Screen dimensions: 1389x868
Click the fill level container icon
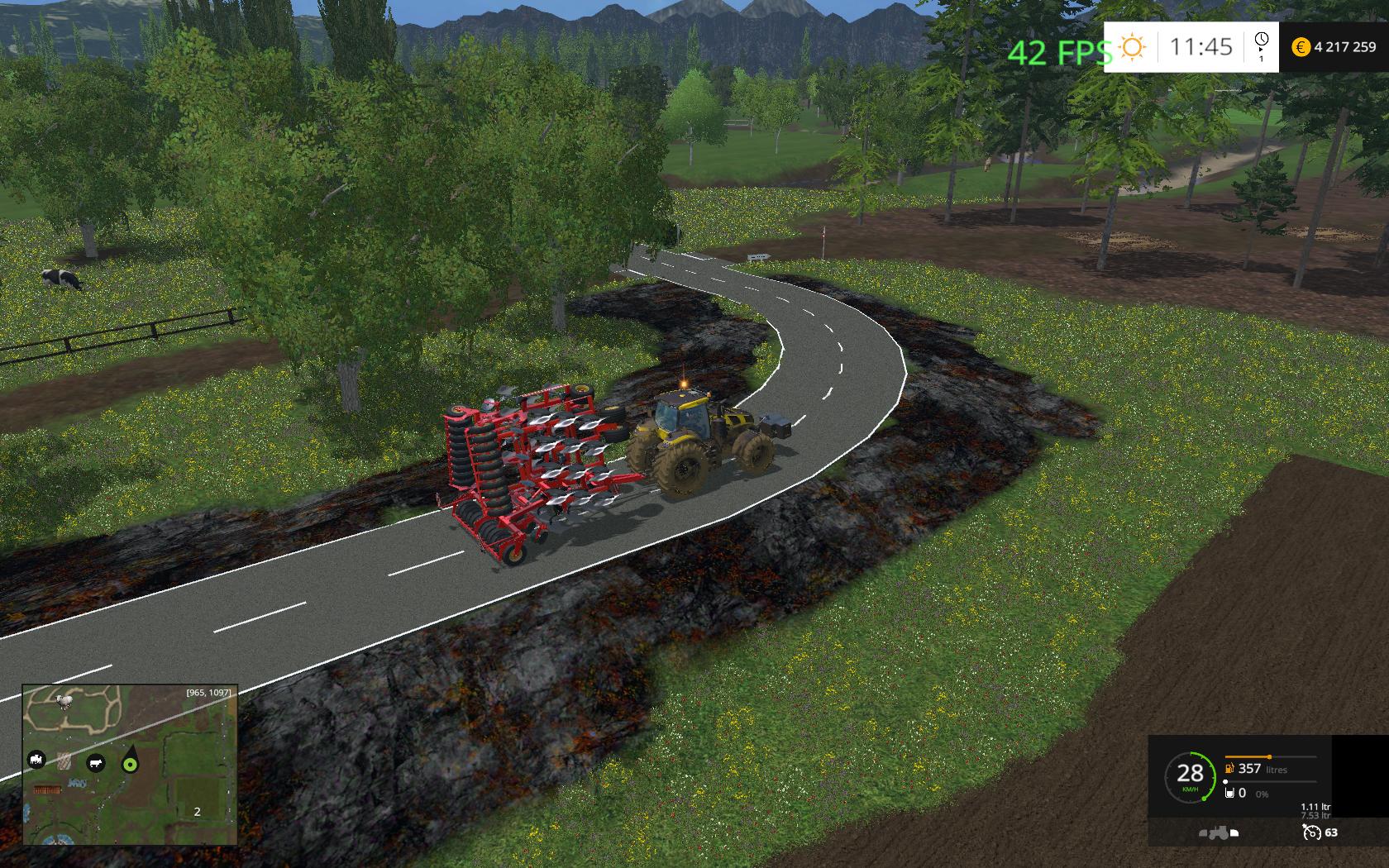1230,793
